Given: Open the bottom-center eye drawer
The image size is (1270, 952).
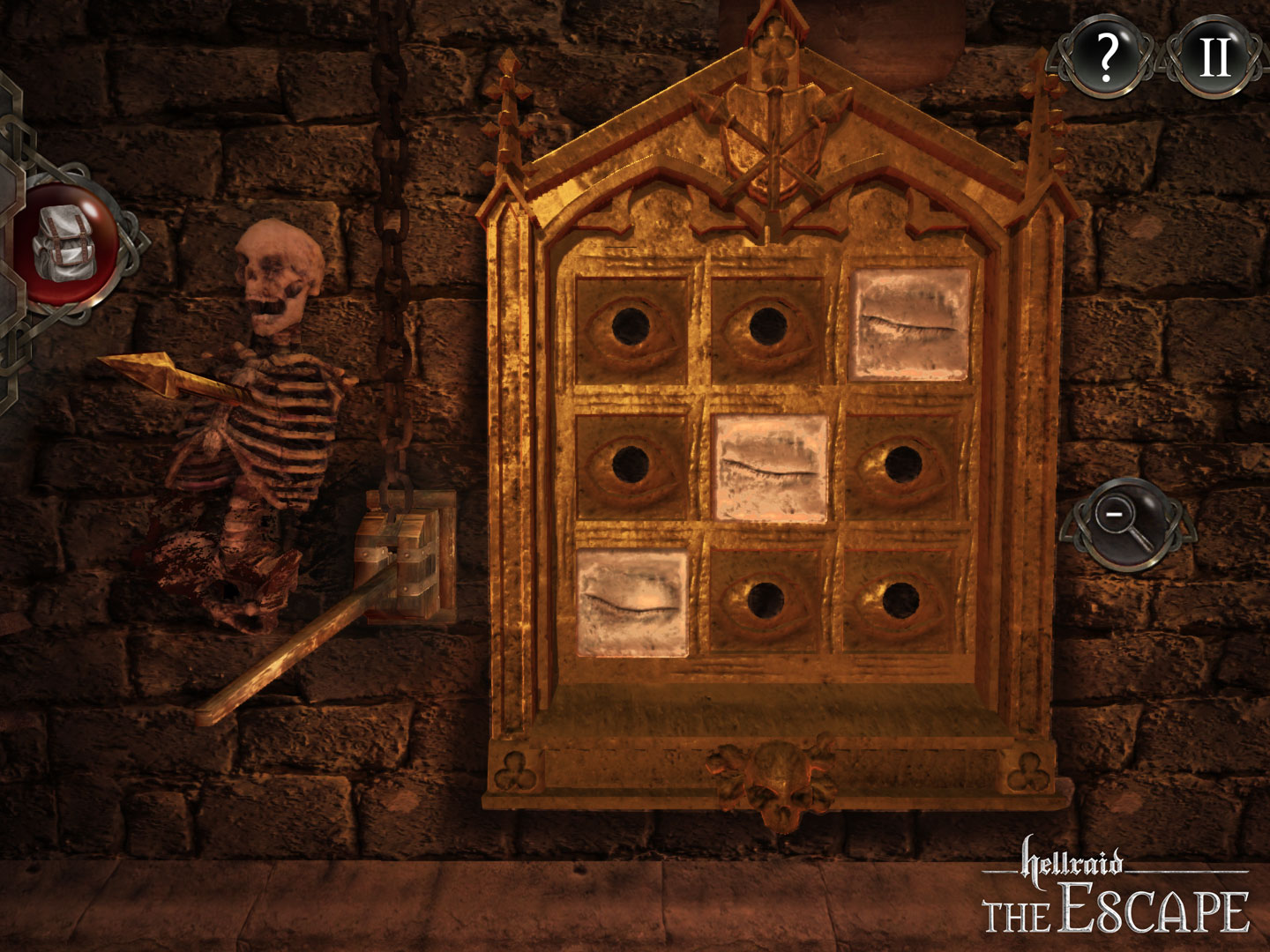Looking at the screenshot, I should tap(767, 599).
